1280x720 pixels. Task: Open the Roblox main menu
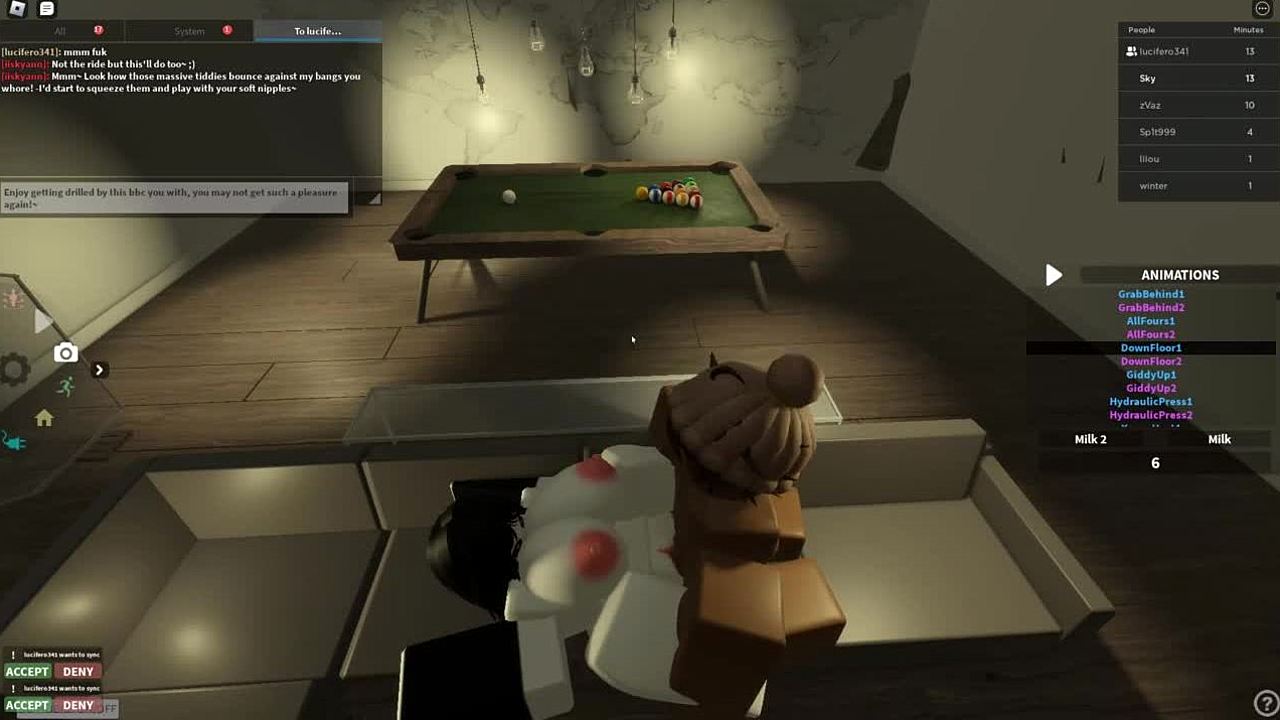click(x=18, y=9)
